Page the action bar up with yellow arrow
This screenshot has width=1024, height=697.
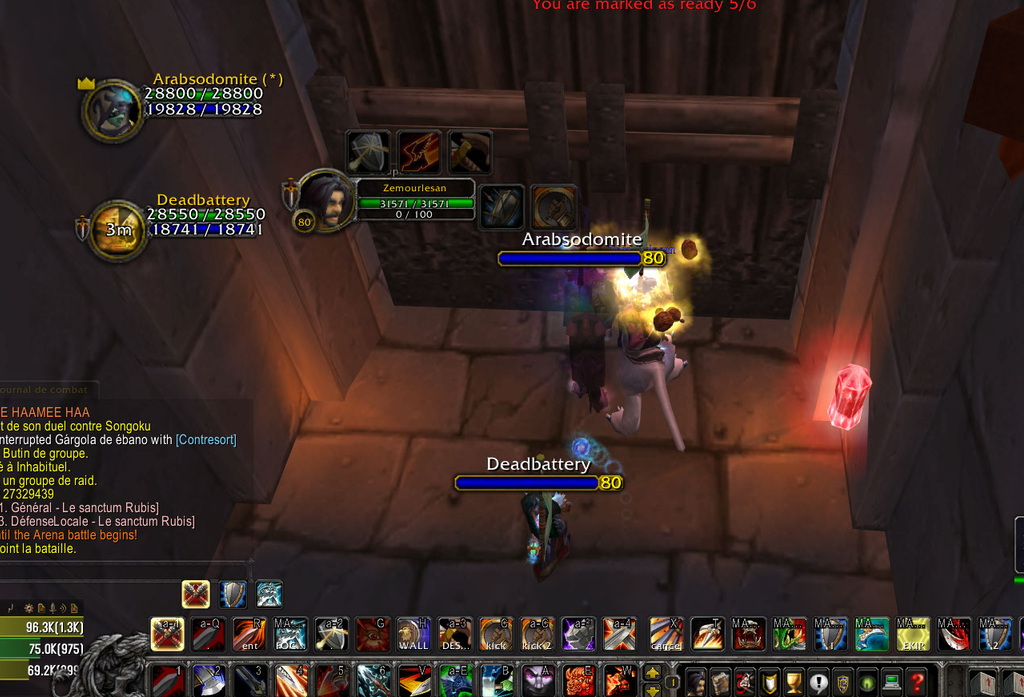point(652,673)
